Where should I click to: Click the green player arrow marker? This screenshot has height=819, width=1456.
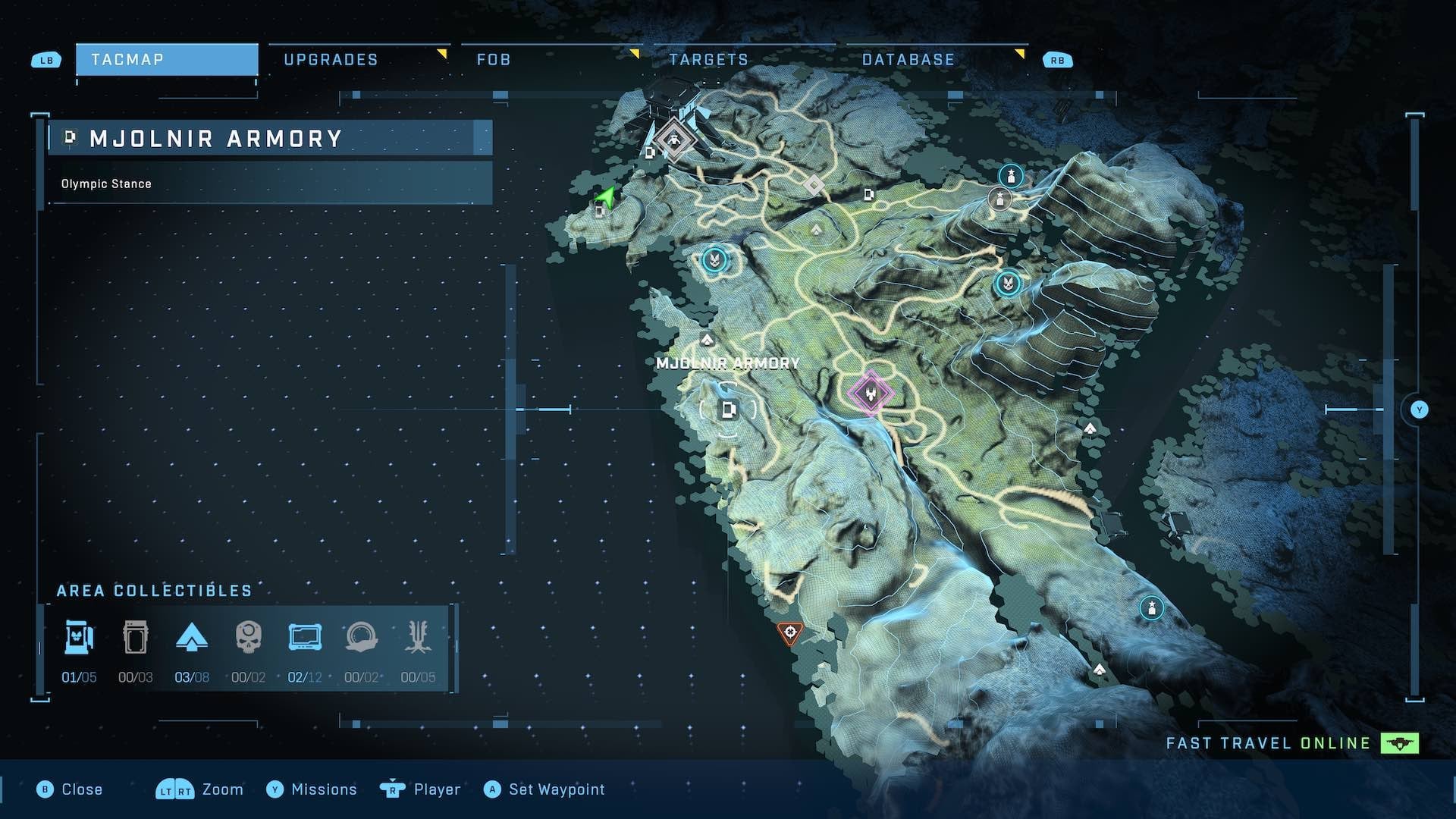(605, 197)
